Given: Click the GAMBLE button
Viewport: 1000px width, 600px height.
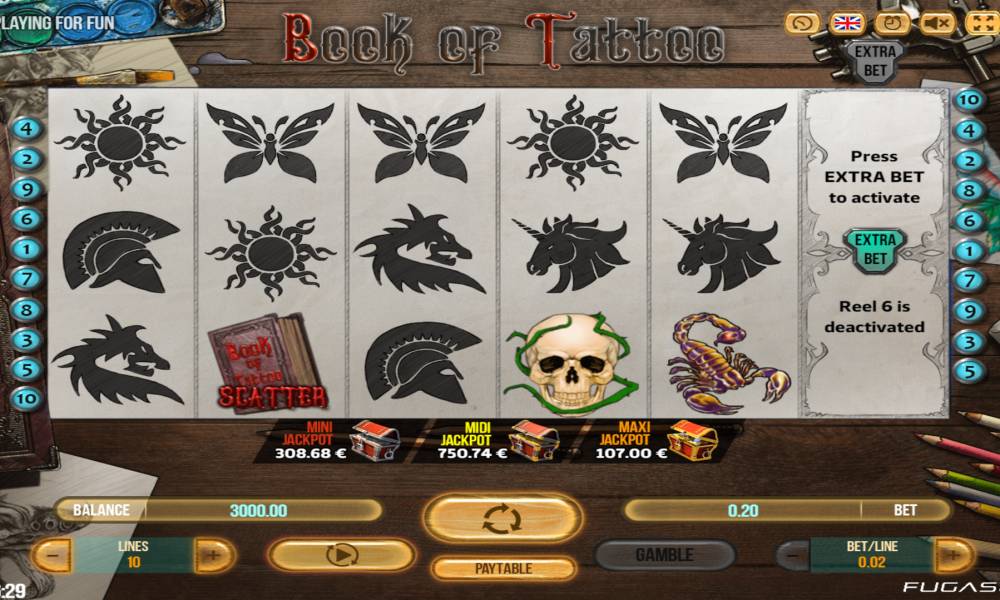Looking at the screenshot, I should [x=664, y=555].
